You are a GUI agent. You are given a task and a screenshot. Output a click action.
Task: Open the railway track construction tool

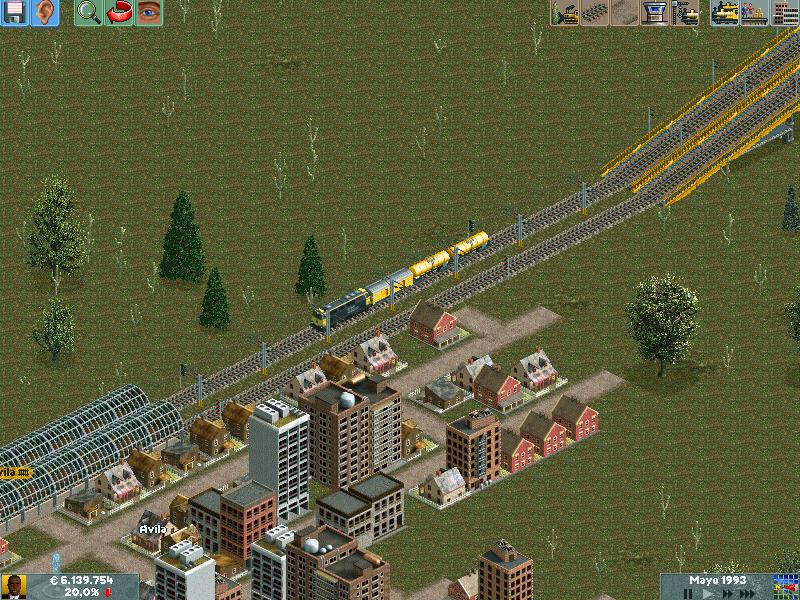pyautogui.click(x=595, y=13)
